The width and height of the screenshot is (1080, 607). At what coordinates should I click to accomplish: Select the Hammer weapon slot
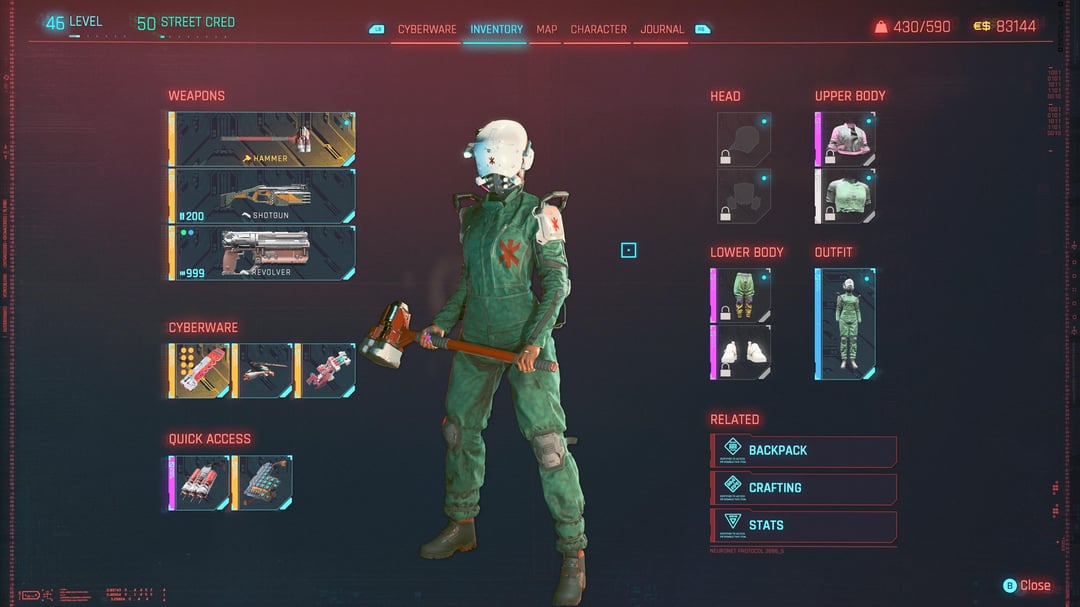pos(264,139)
